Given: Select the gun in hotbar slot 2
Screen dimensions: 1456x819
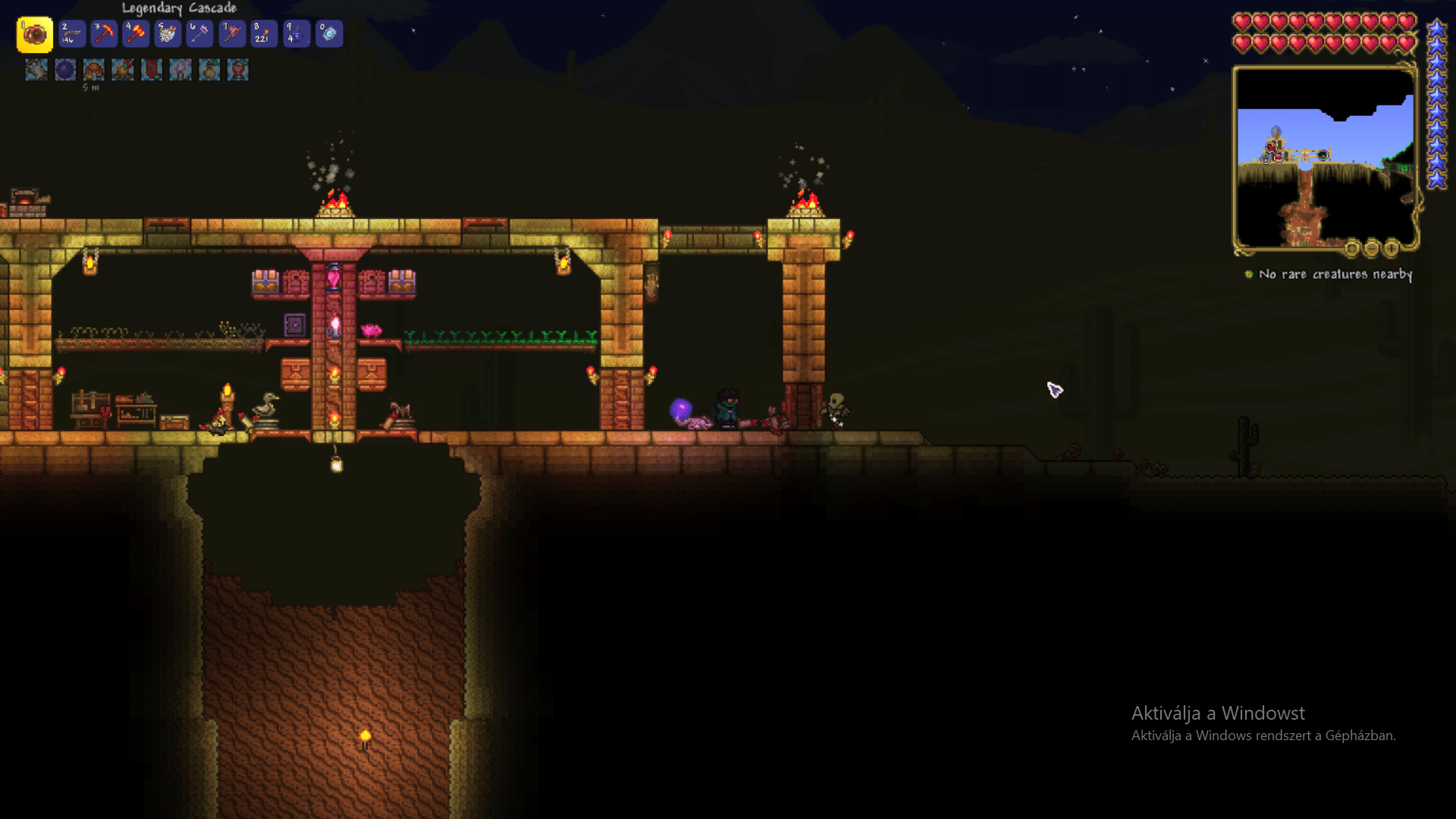Looking at the screenshot, I should 71,33.
